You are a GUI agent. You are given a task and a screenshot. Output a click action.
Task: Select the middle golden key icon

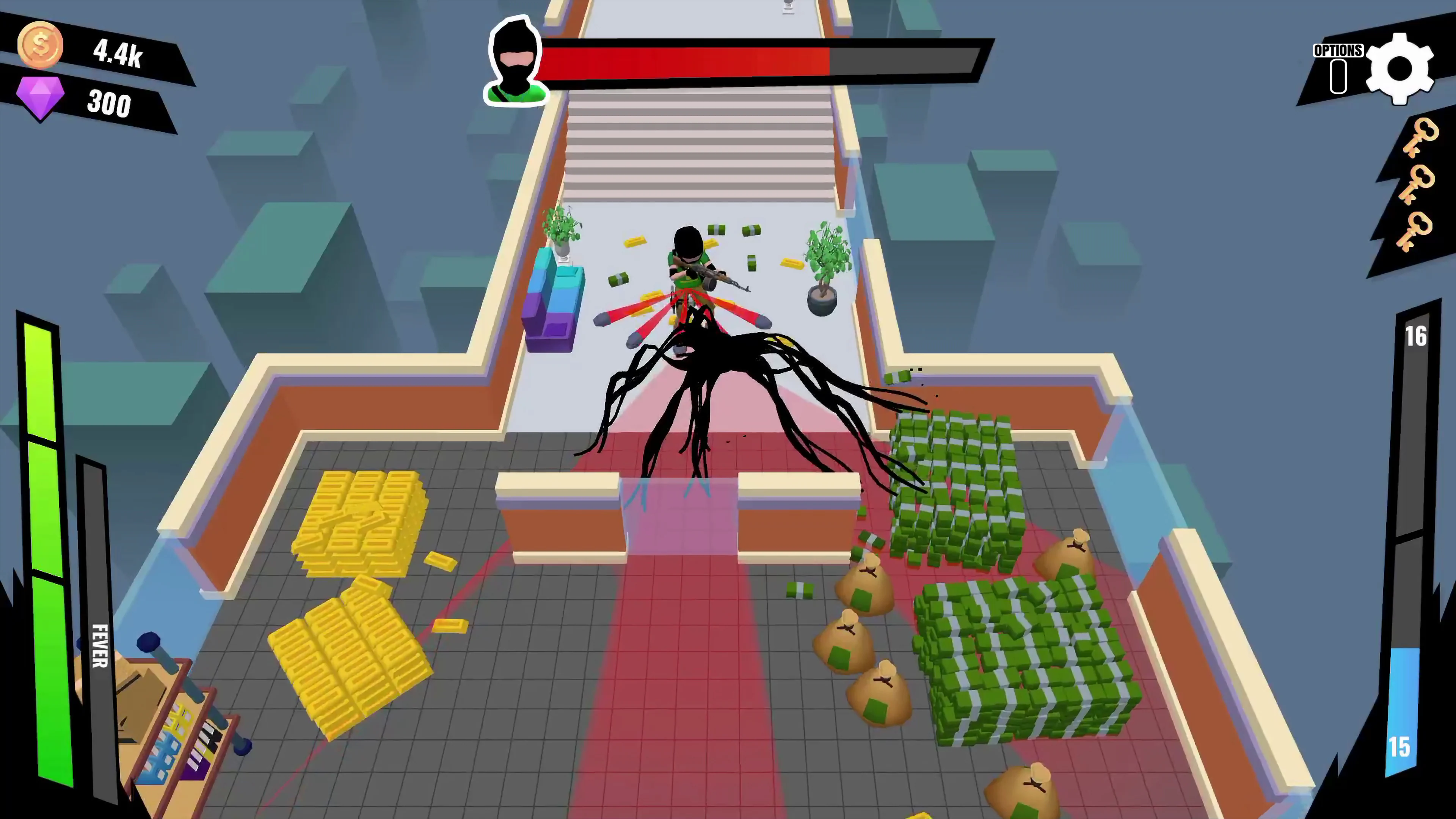point(1417,187)
